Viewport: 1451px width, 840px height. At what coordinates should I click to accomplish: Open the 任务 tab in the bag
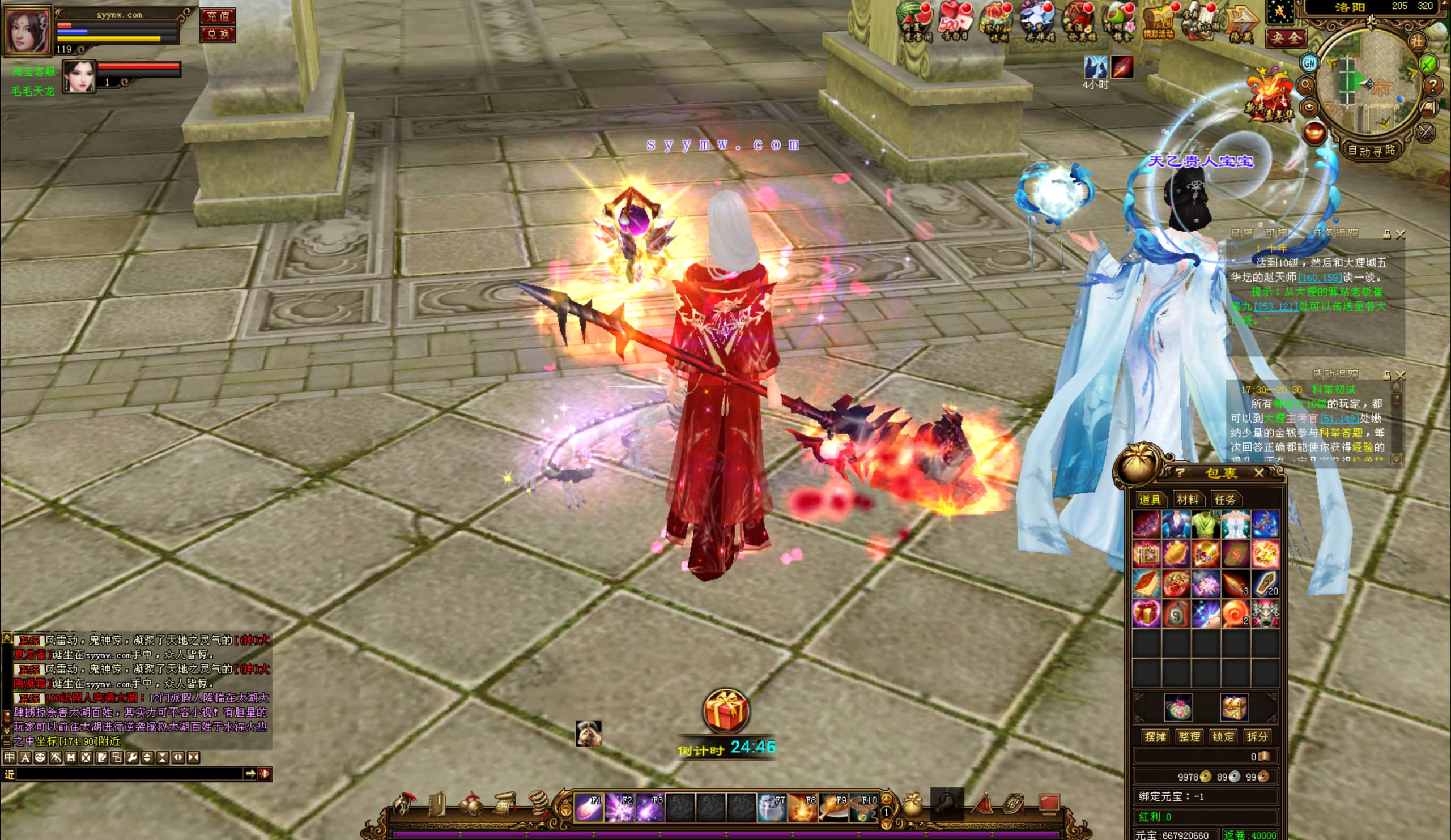[x=1224, y=500]
